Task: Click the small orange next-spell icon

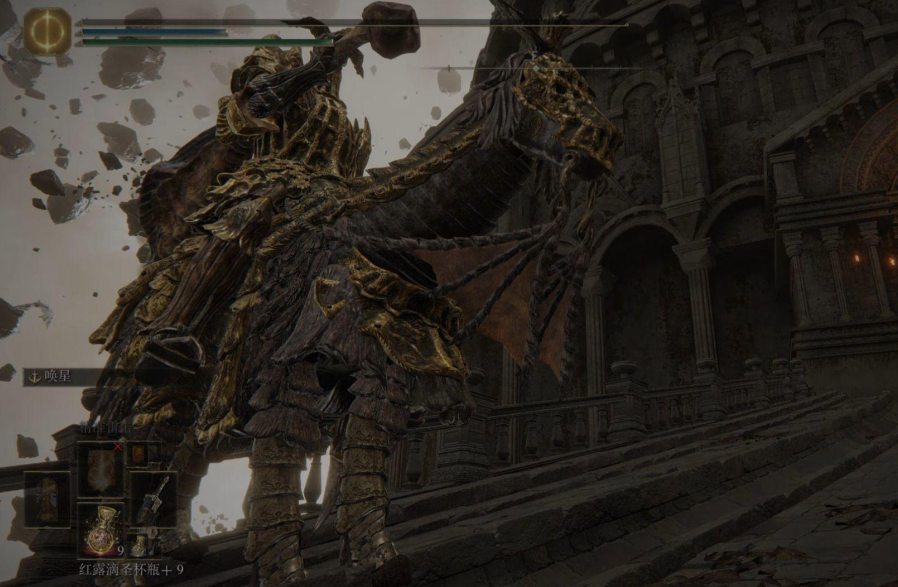Action: 138,455
